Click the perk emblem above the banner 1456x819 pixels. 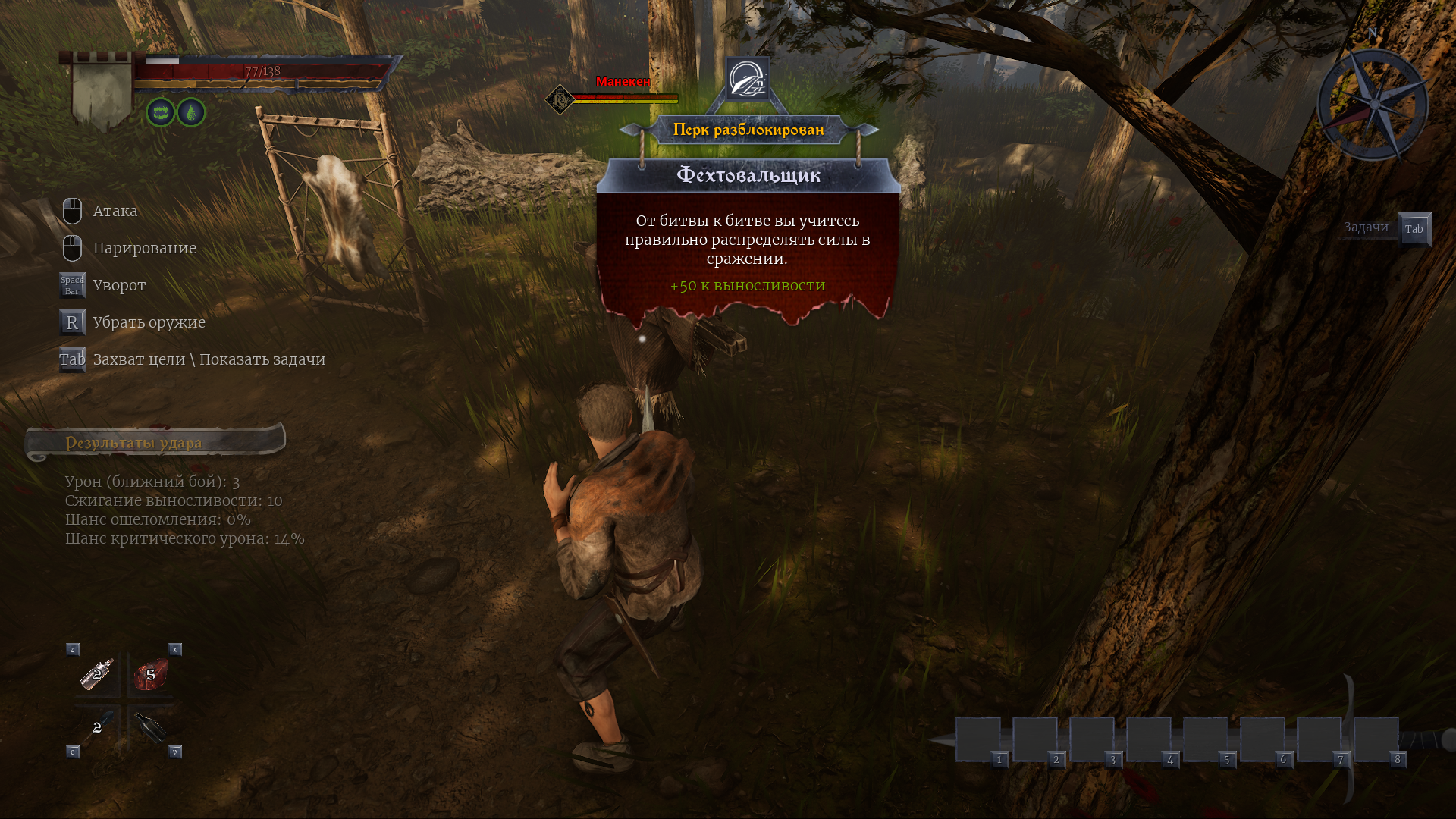pos(748,79)
